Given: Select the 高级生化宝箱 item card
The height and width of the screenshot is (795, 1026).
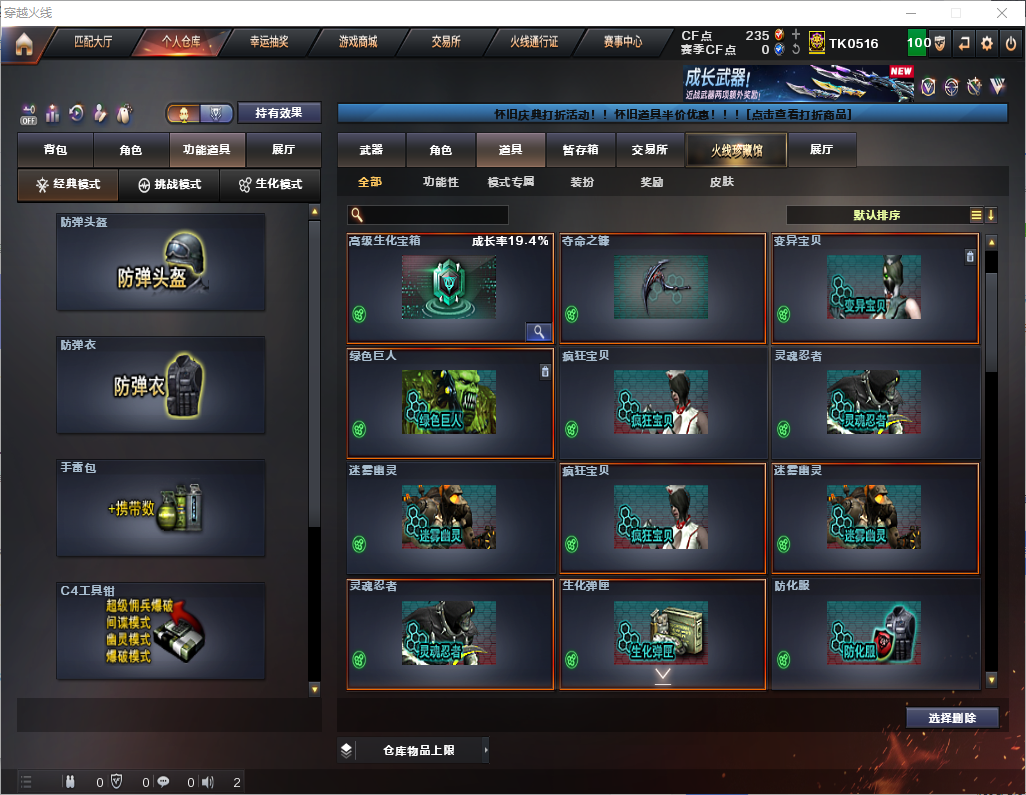Looking at the screenshot, I should click(450, 289).
